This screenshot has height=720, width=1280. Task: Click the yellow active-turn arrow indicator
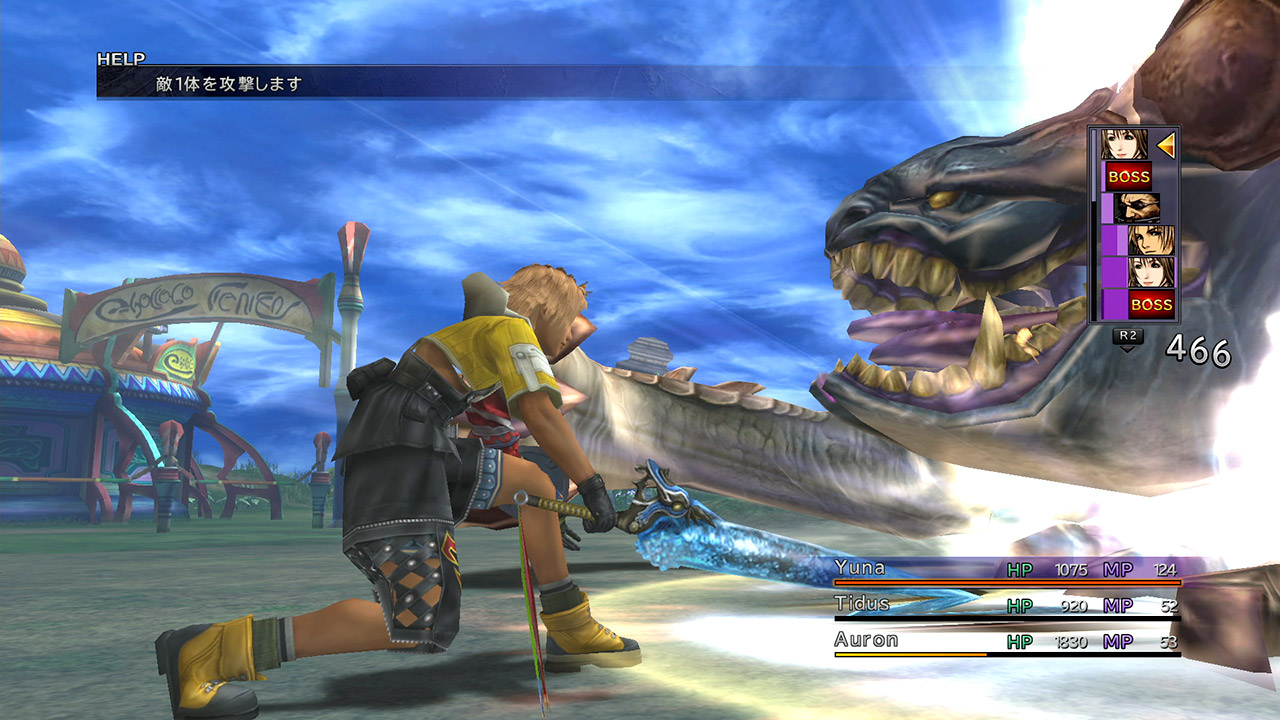pos(1164,147)
